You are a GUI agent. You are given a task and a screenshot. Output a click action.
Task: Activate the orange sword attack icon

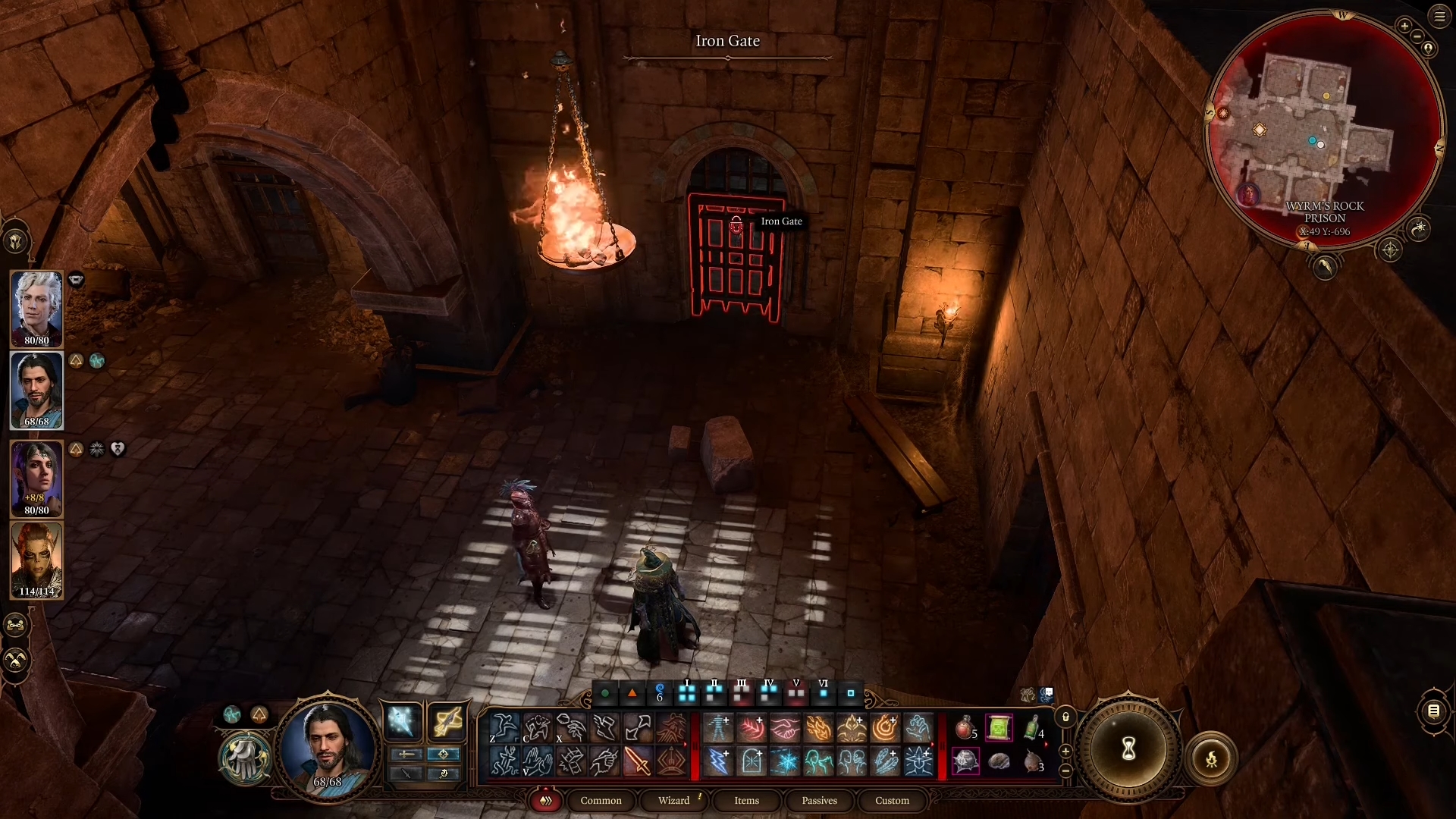638,761
